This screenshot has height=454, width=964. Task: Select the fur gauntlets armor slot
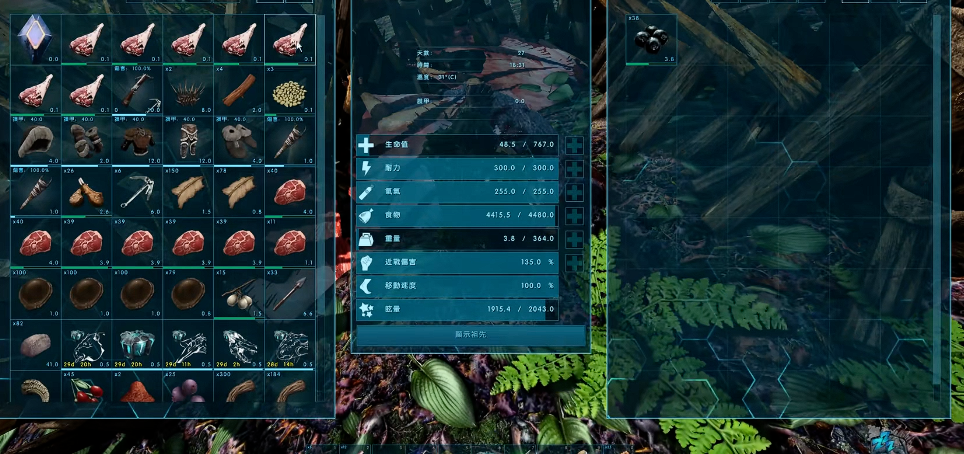pos(86,141)
